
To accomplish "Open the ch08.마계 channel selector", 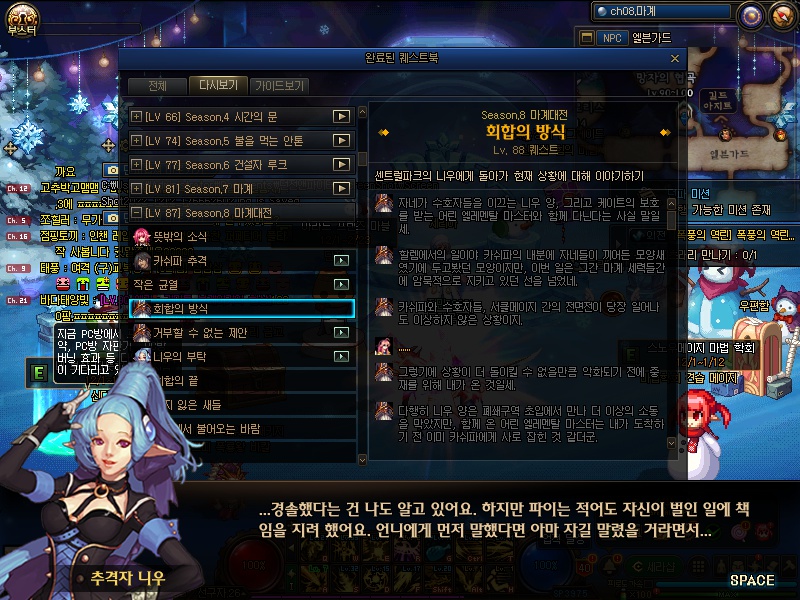I will 660,12.
